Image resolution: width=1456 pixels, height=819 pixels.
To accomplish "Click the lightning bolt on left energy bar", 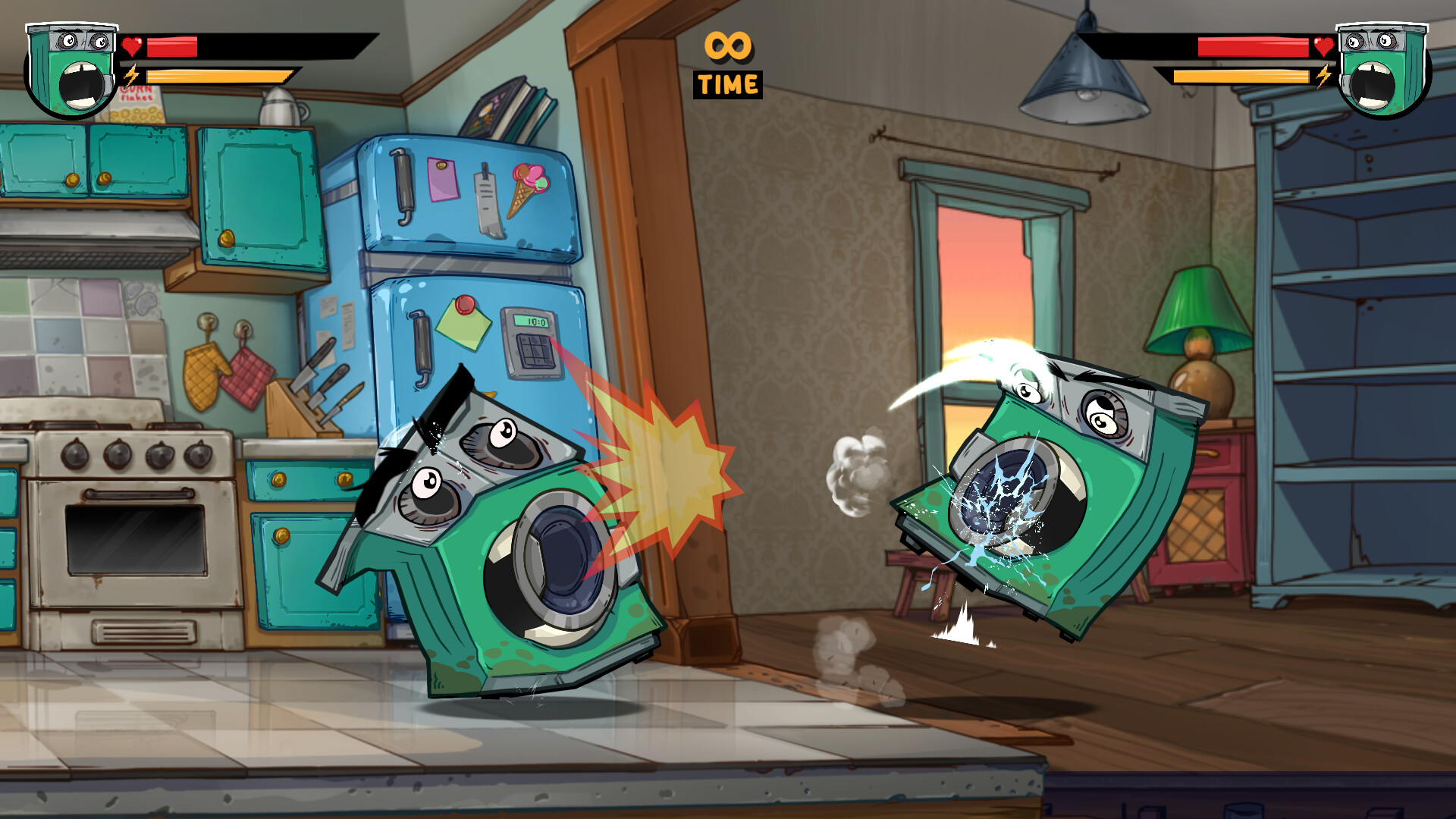I will tap(130, 76).
